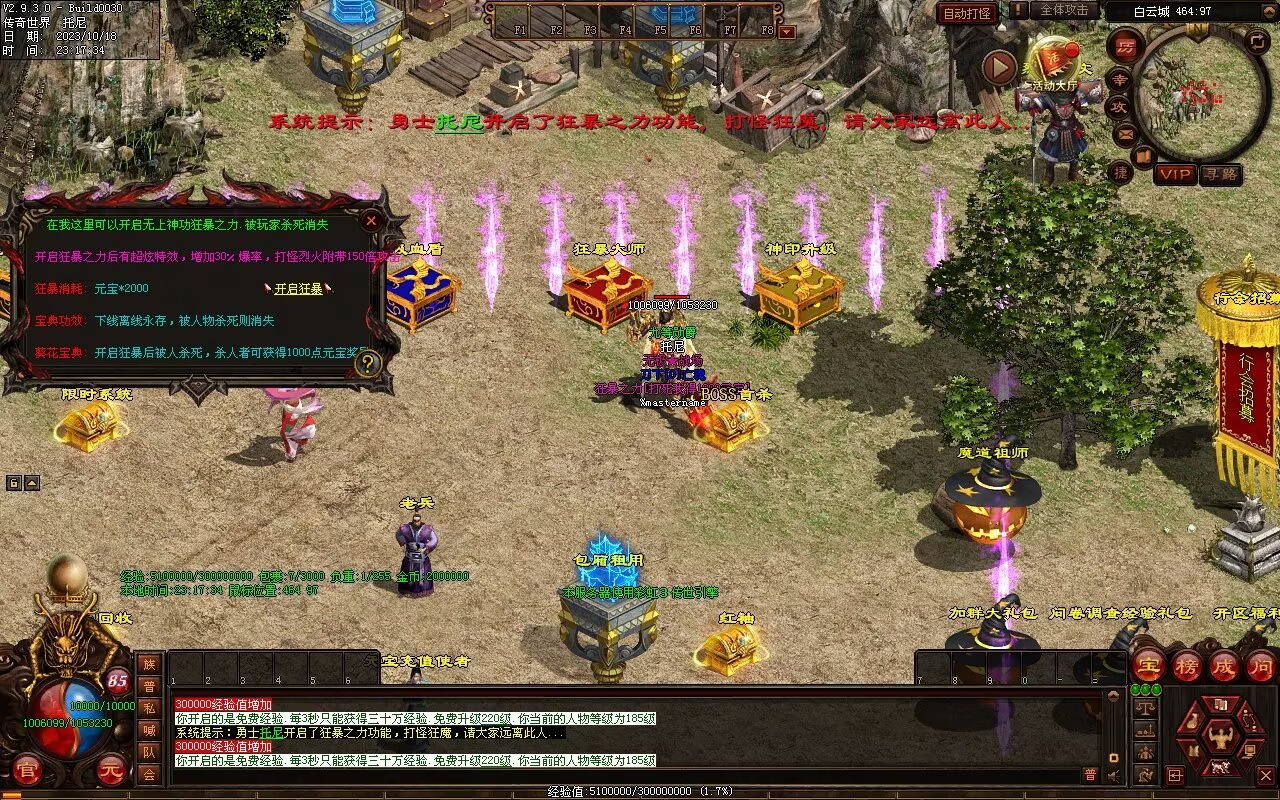Switch chat to the 私 private channel
This screenshot has height=800, width=1280.
(149, 708)
